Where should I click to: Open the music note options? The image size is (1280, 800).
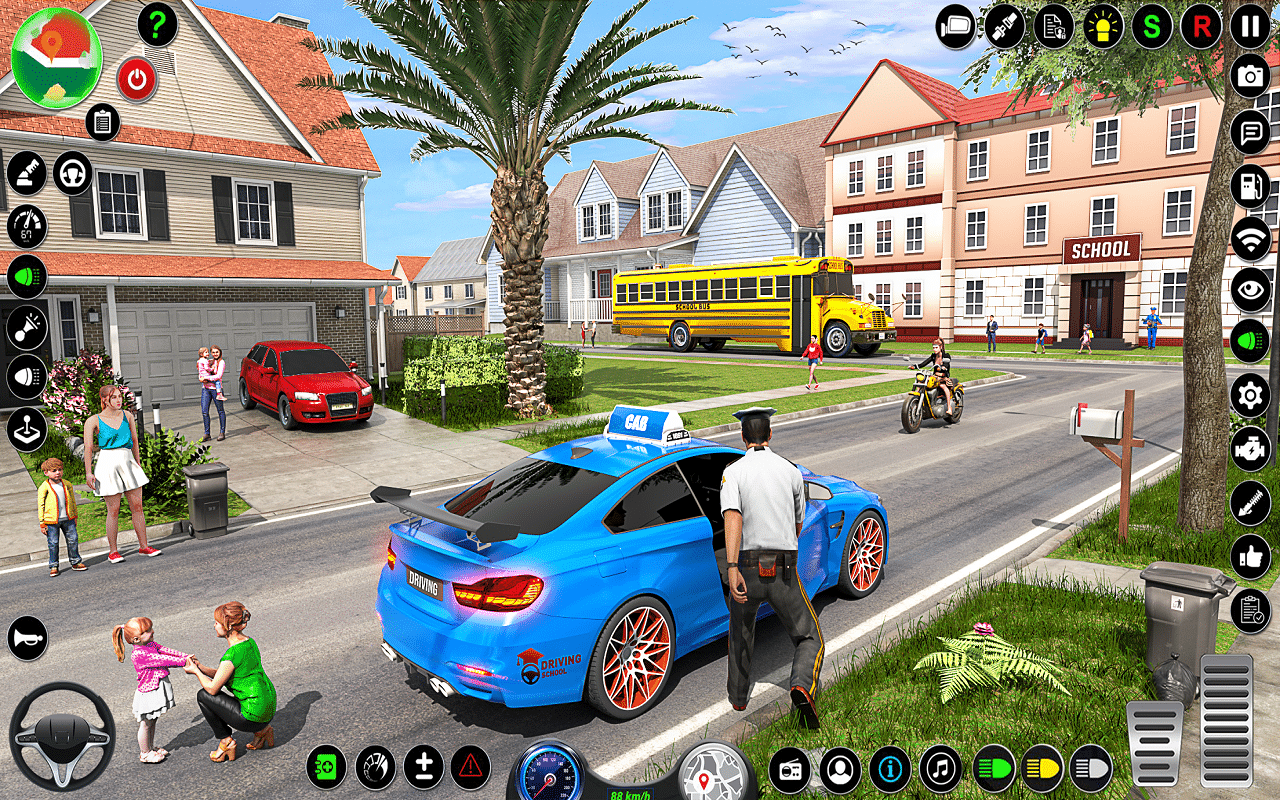(x=940, y=769)
